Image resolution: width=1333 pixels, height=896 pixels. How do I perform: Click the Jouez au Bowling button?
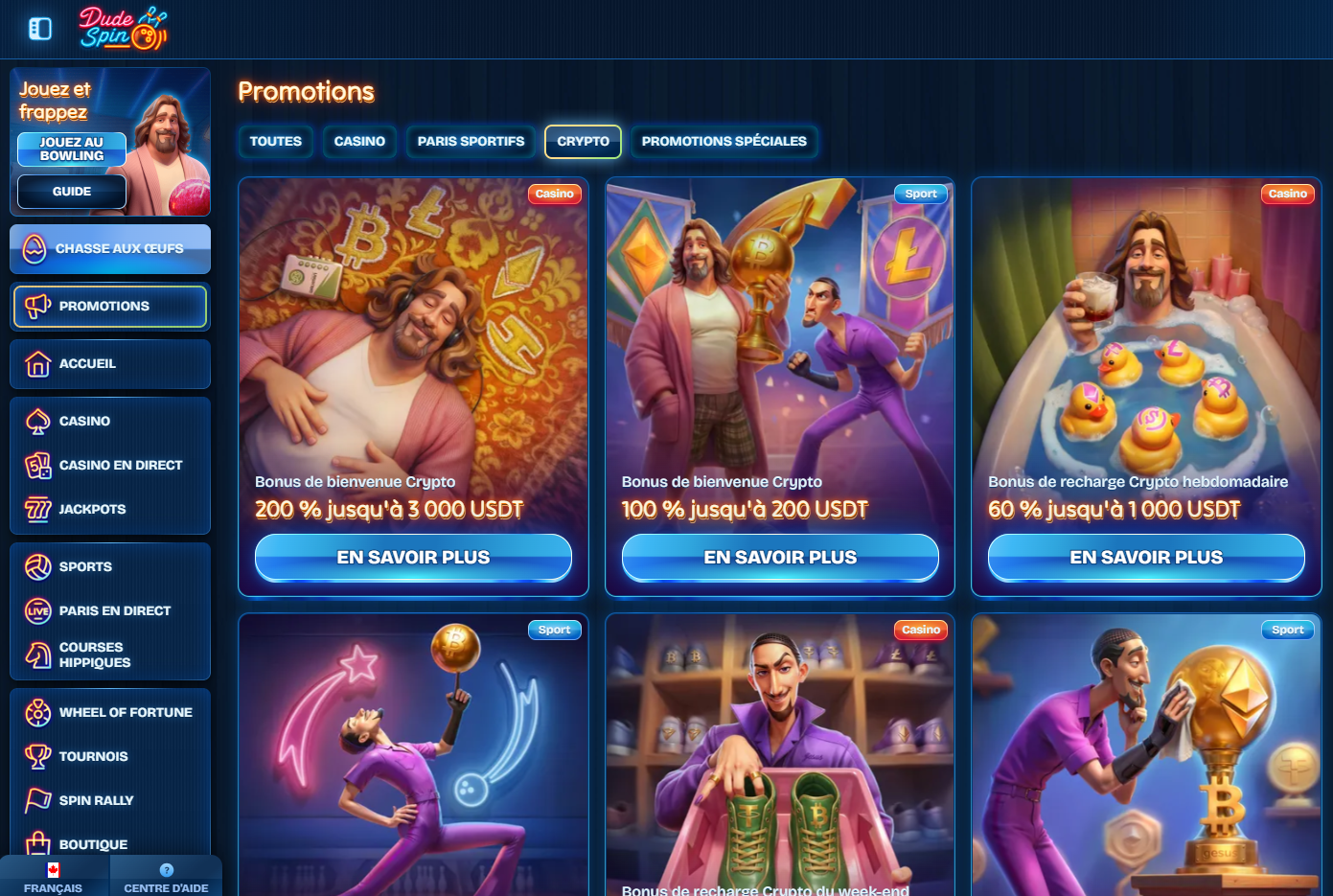[72, 149]
